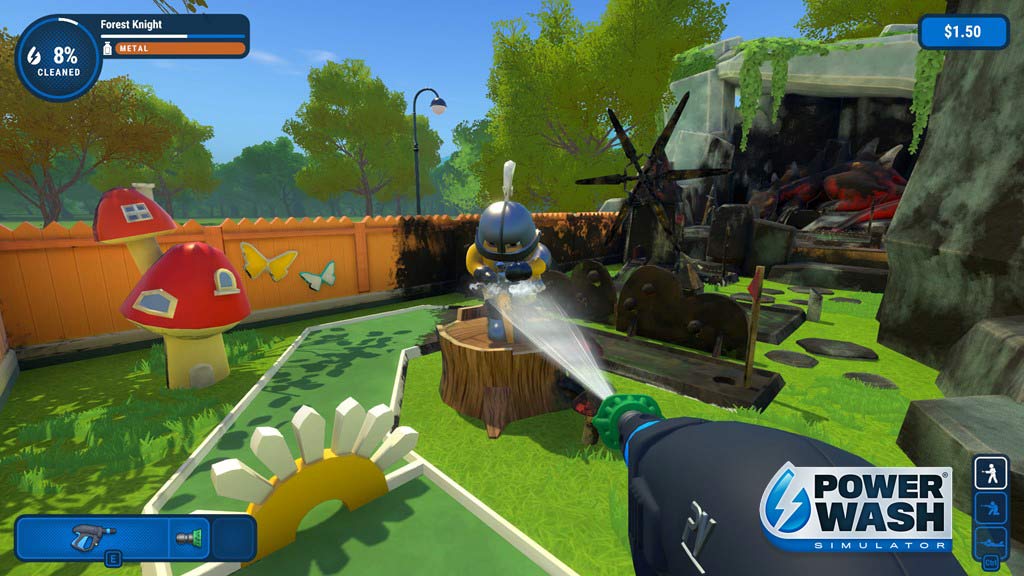Pick the prone stance icon

990,541
